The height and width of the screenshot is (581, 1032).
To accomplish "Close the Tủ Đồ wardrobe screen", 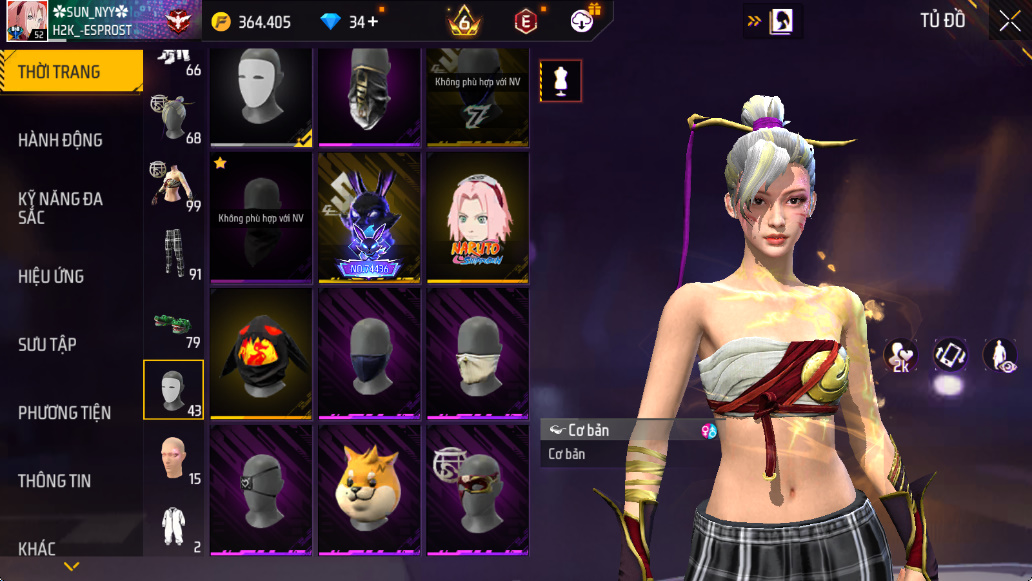I will point(1010,21).
